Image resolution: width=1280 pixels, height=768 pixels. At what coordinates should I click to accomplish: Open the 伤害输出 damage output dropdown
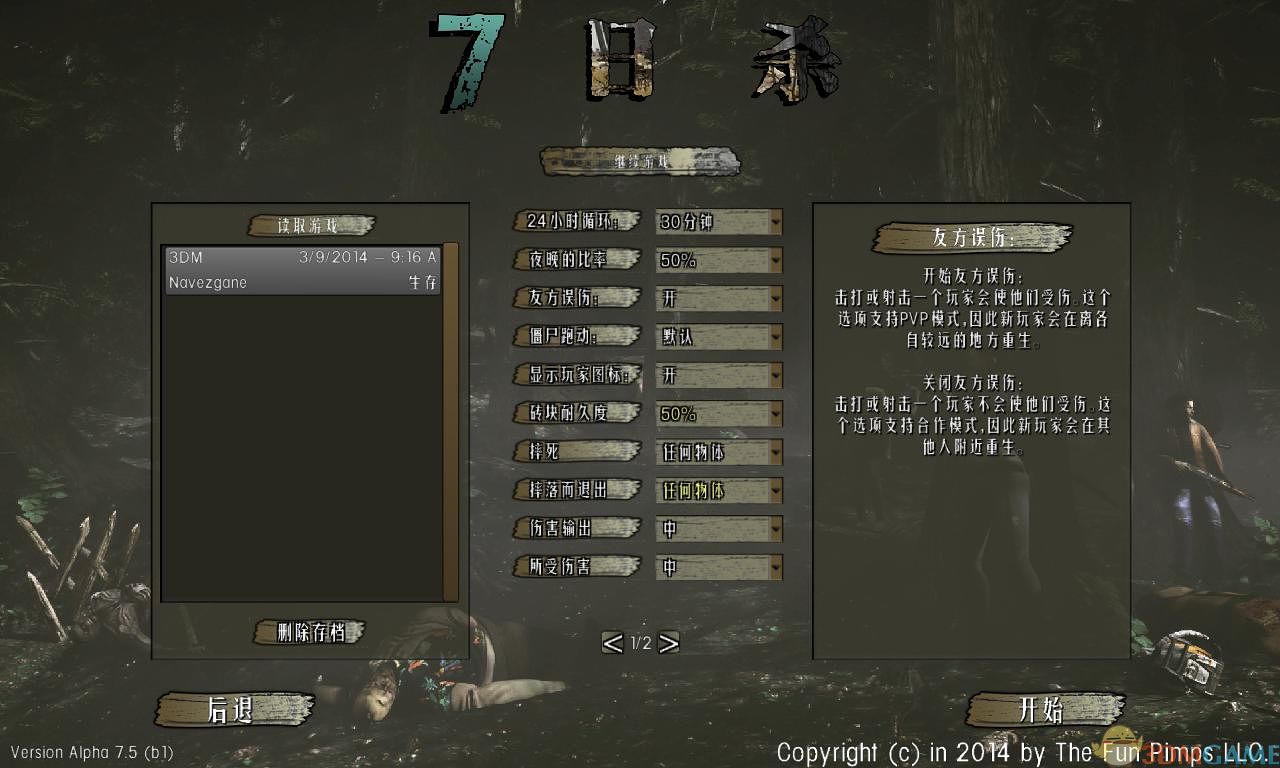[x=718, y=529]
